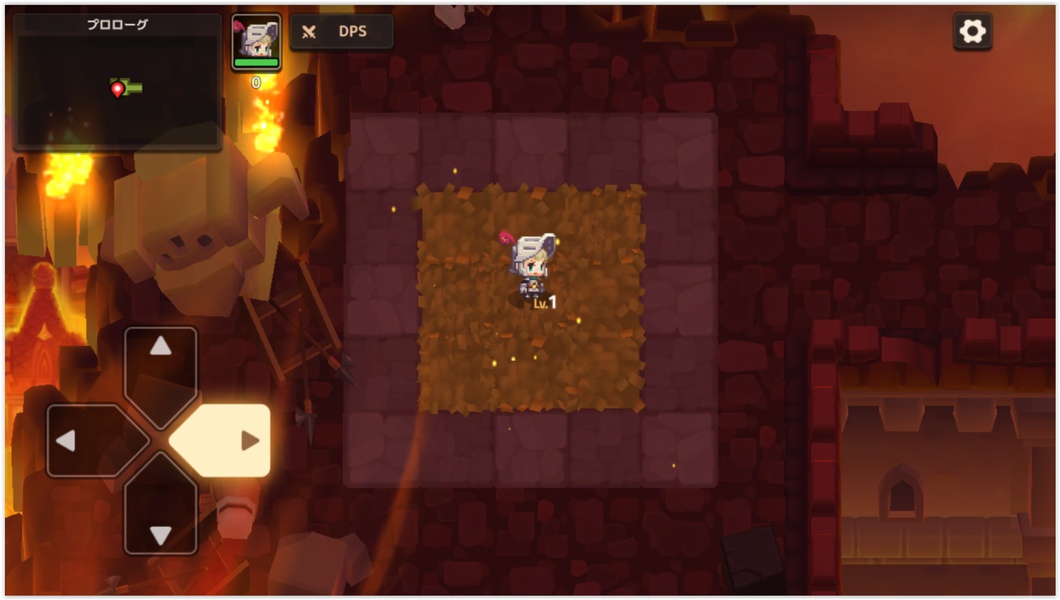Tap the down arrow on the D-pad
Image resolution: width=1060 pixels, height=600 pixels.
click(160, 510)
